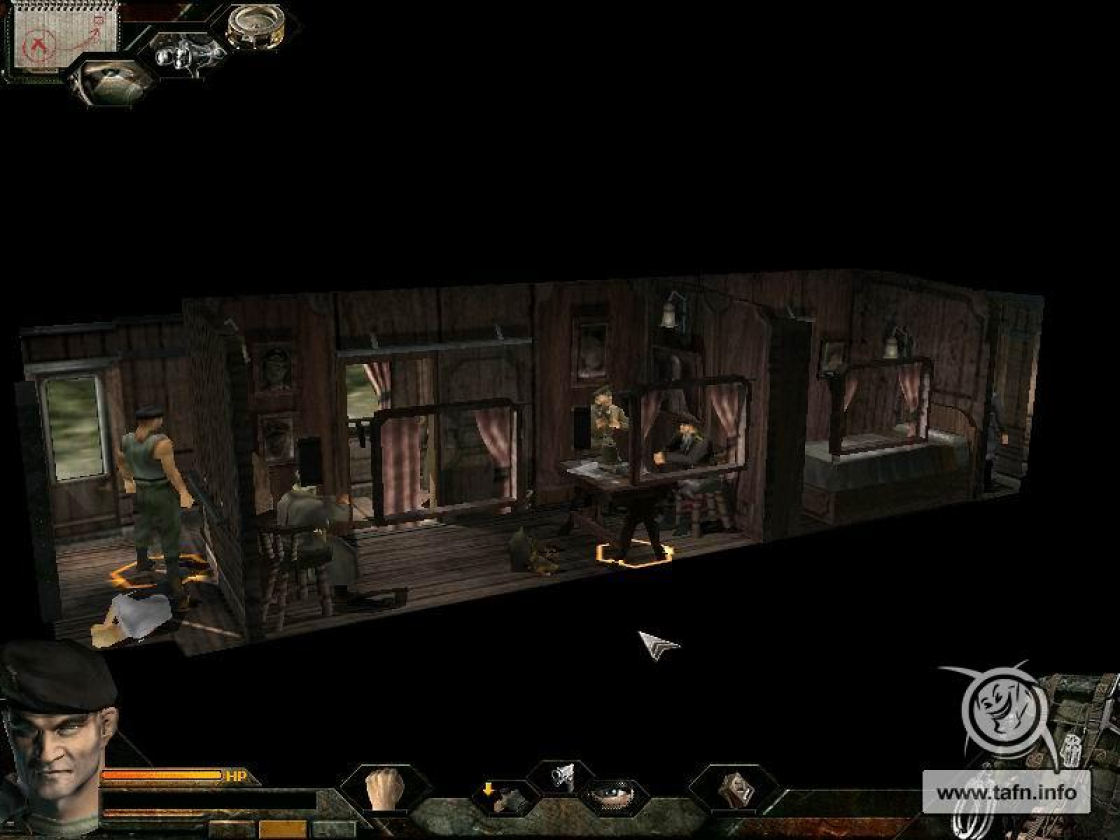
Task: Click the gold compass icon
Action: (x=254, y=26)
